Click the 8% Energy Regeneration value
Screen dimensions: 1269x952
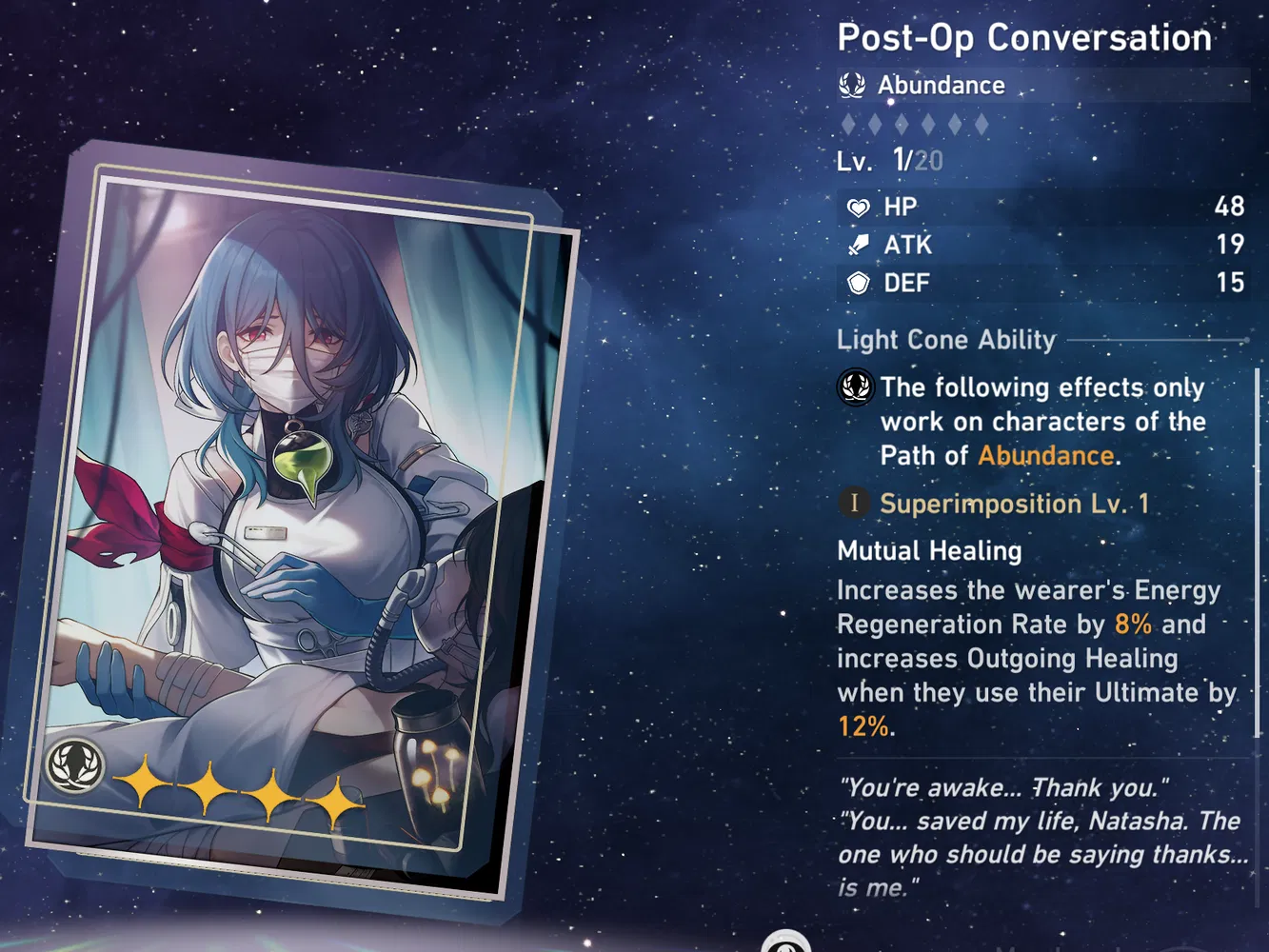click(1132, 624)
